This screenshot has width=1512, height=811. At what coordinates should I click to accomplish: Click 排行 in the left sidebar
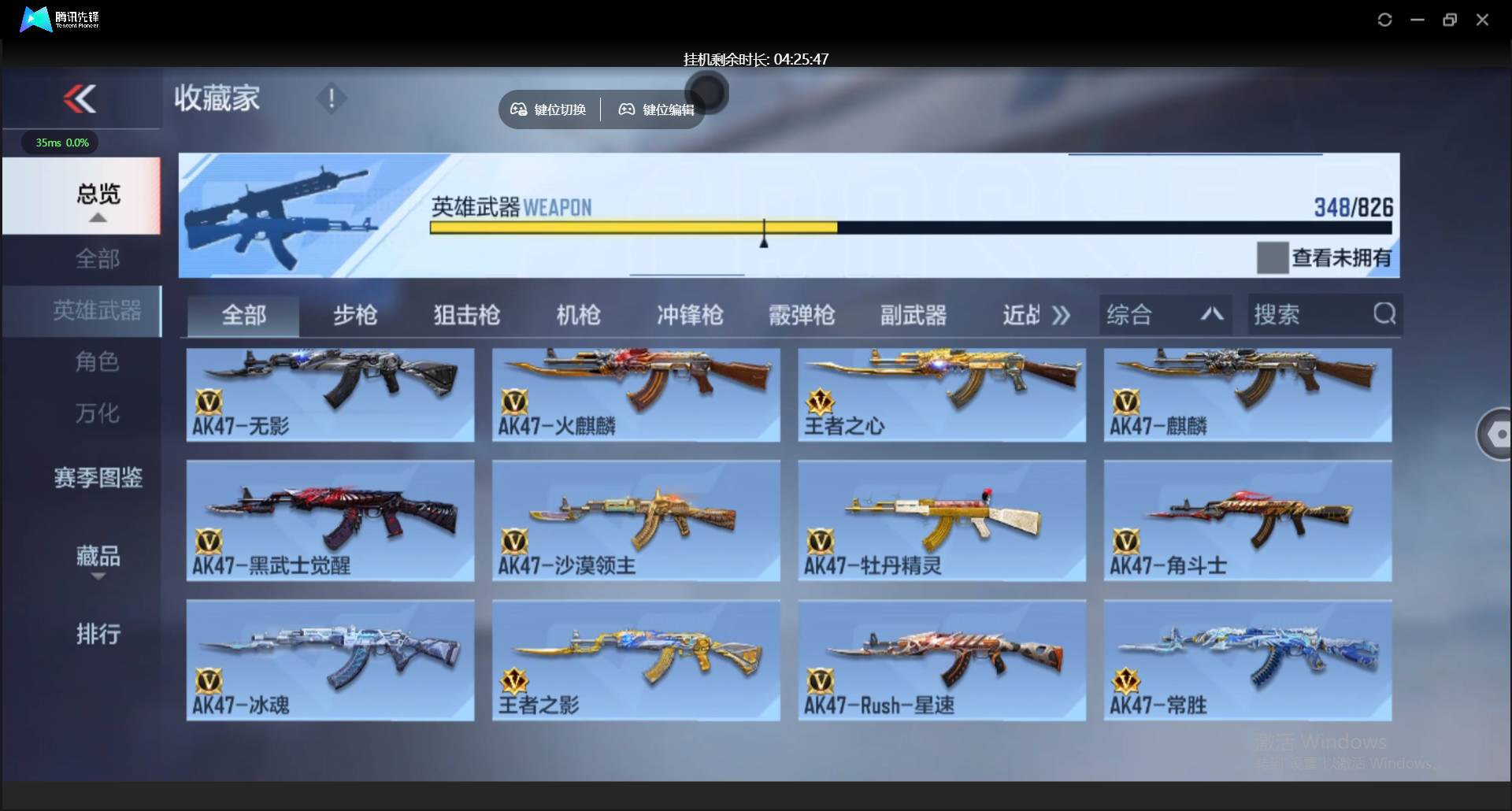[x=98, y=634]
